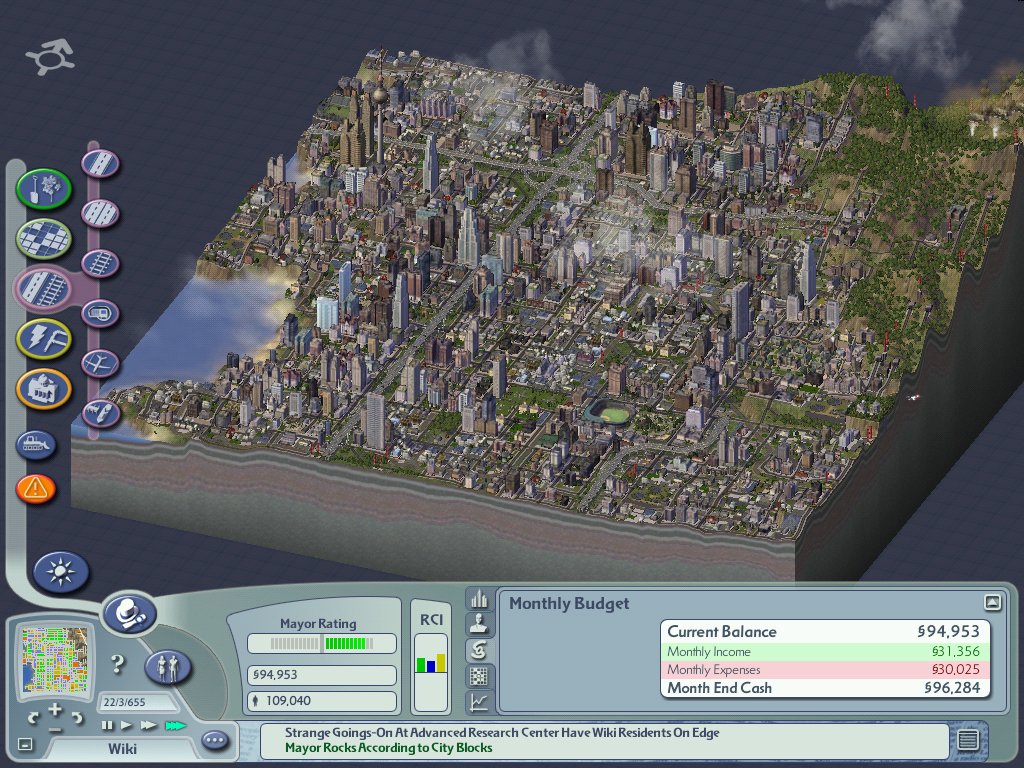This screenshot has width=1024, height=768.
Task: Collapse the Monthly Budget panel
Action: click(992, 602)
